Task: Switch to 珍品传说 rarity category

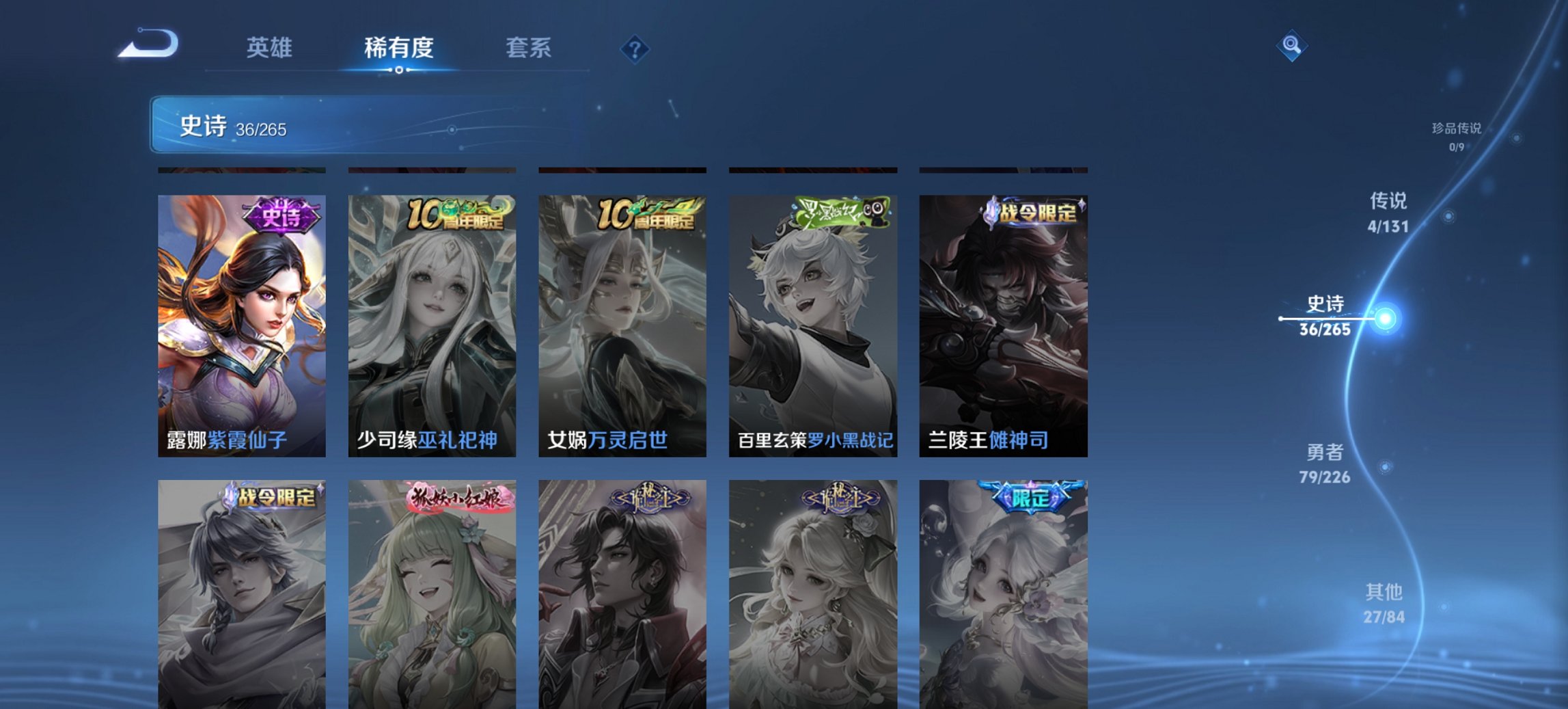Action: 1454,135
